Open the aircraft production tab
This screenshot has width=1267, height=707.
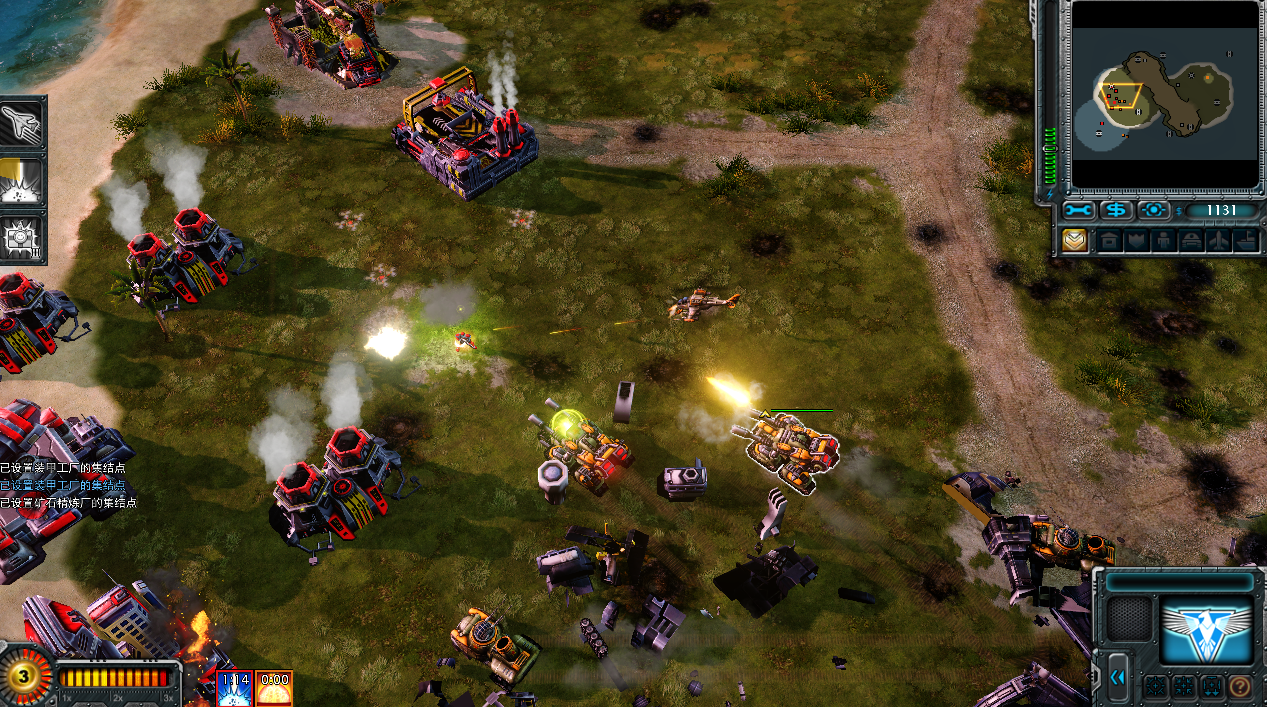1219,241
